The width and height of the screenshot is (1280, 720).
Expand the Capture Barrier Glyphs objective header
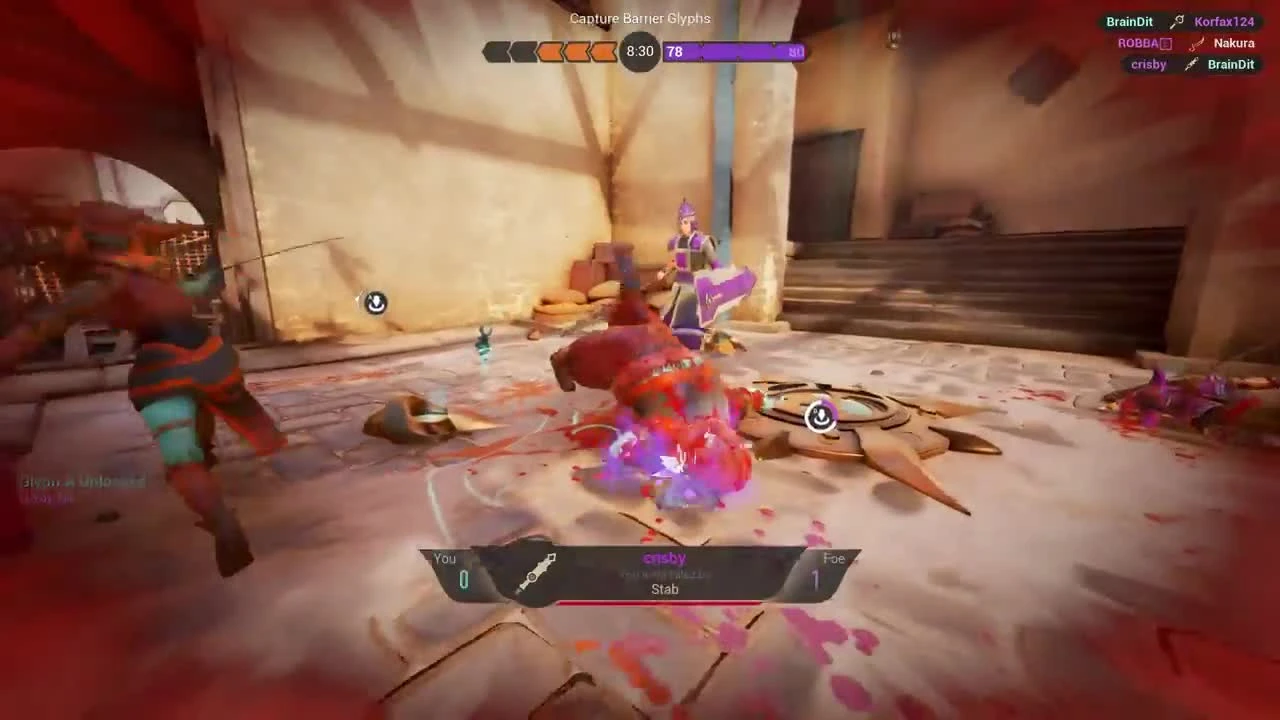pos(640,18)
